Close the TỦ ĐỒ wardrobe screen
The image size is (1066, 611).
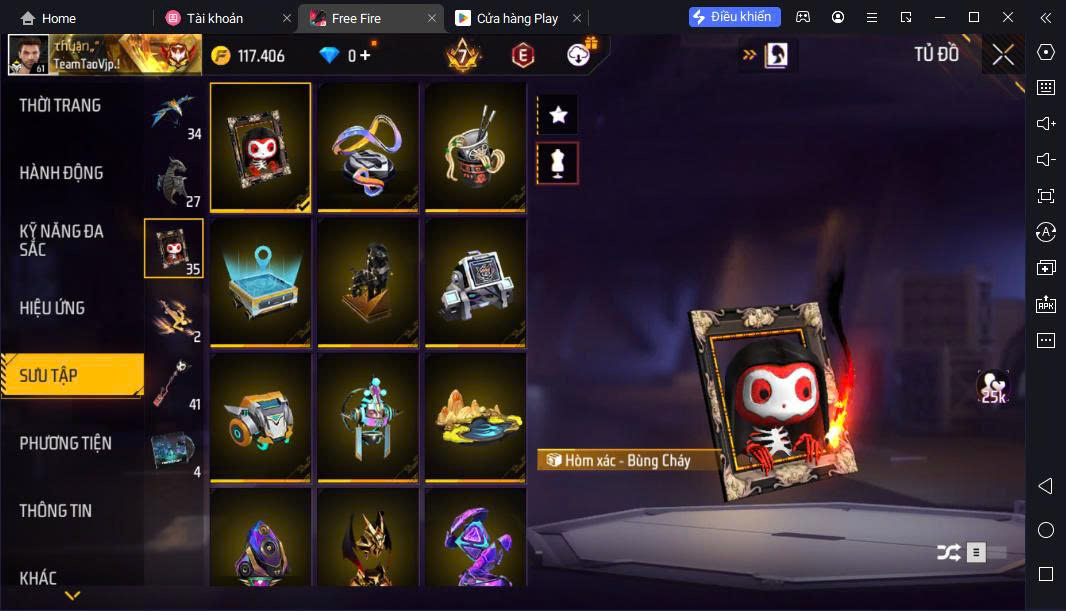coord(1003,55)
